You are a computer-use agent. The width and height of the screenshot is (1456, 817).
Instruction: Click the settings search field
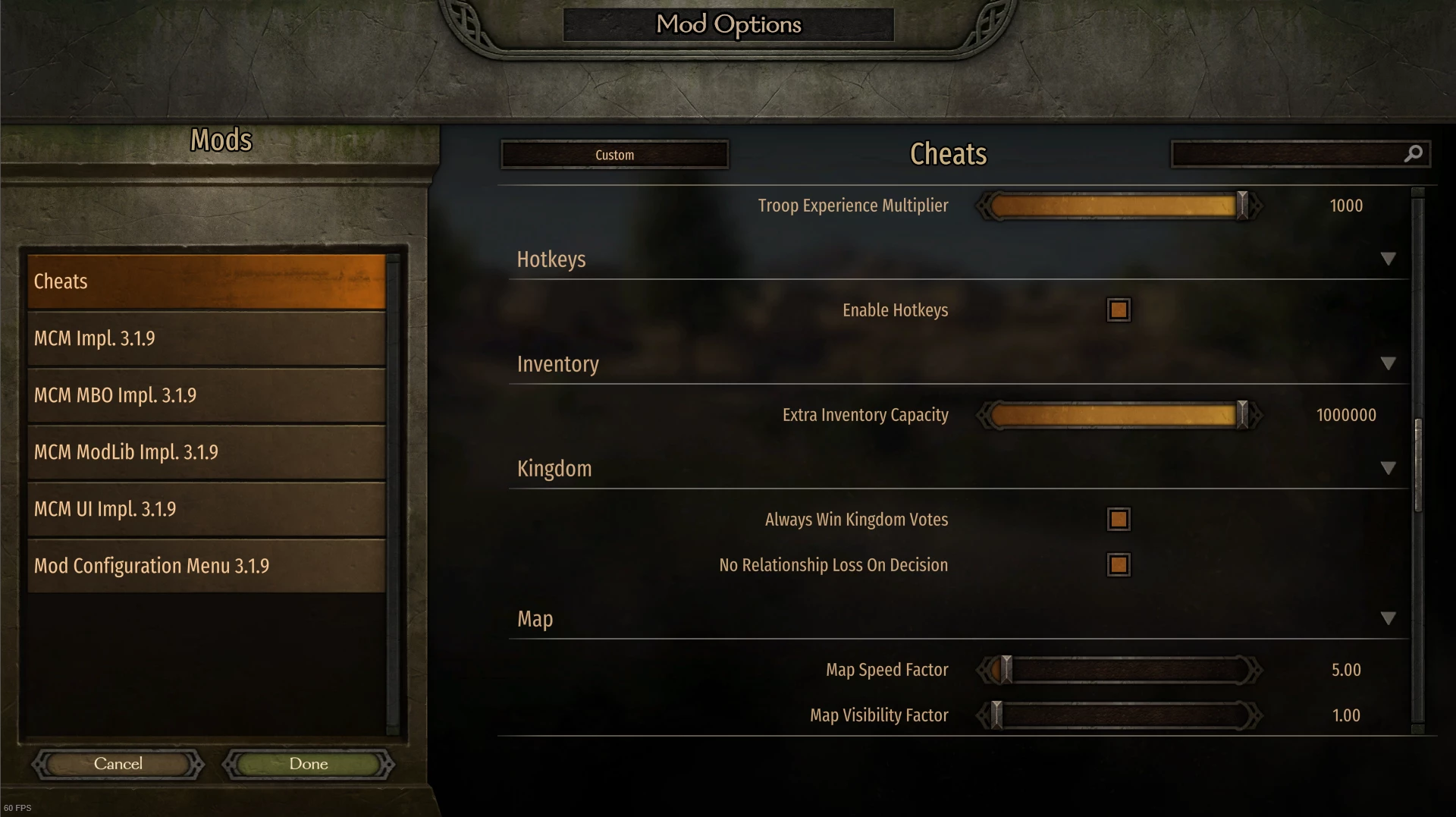pos(1289,154)
